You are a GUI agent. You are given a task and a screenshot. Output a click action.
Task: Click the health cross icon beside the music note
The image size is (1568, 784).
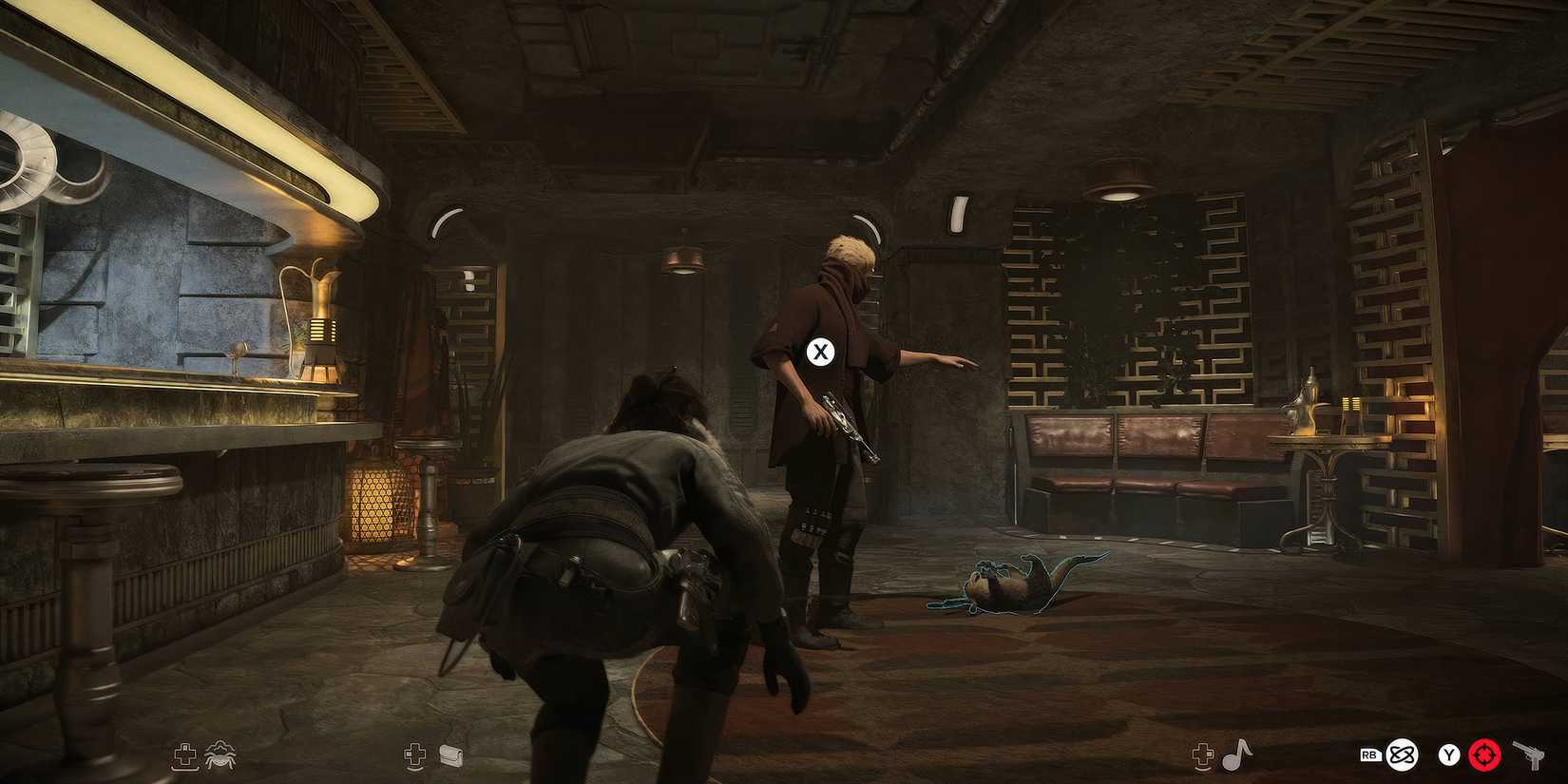coord(1202,755)
